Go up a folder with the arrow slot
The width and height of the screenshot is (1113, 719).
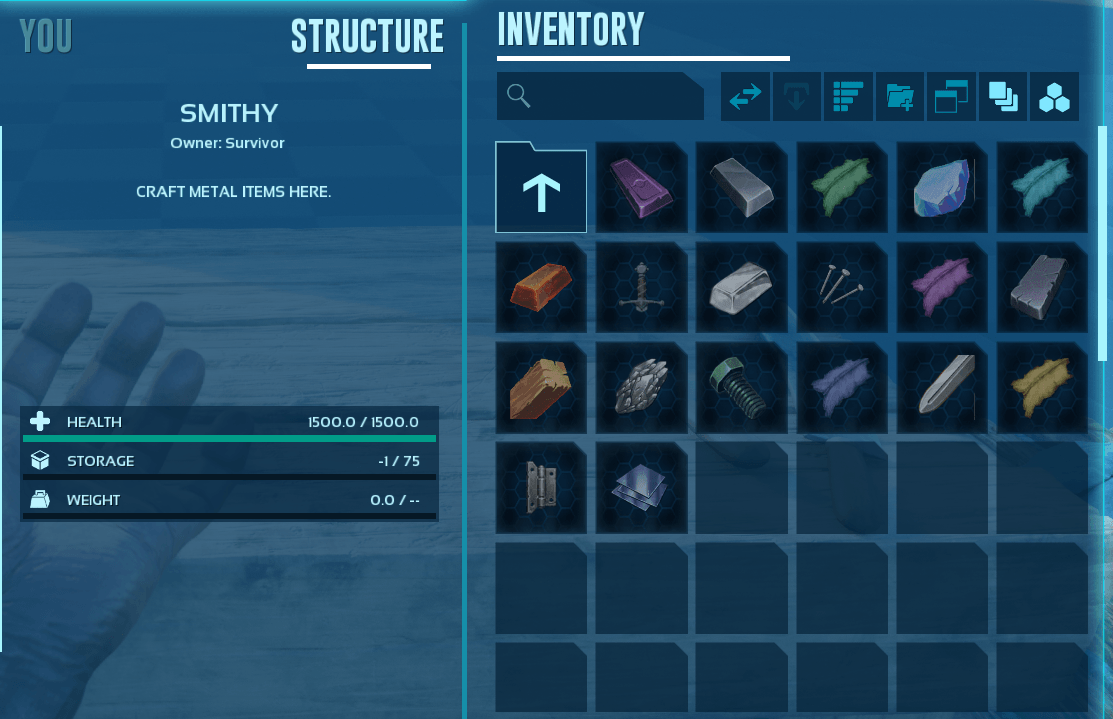(x=541, y=188)
